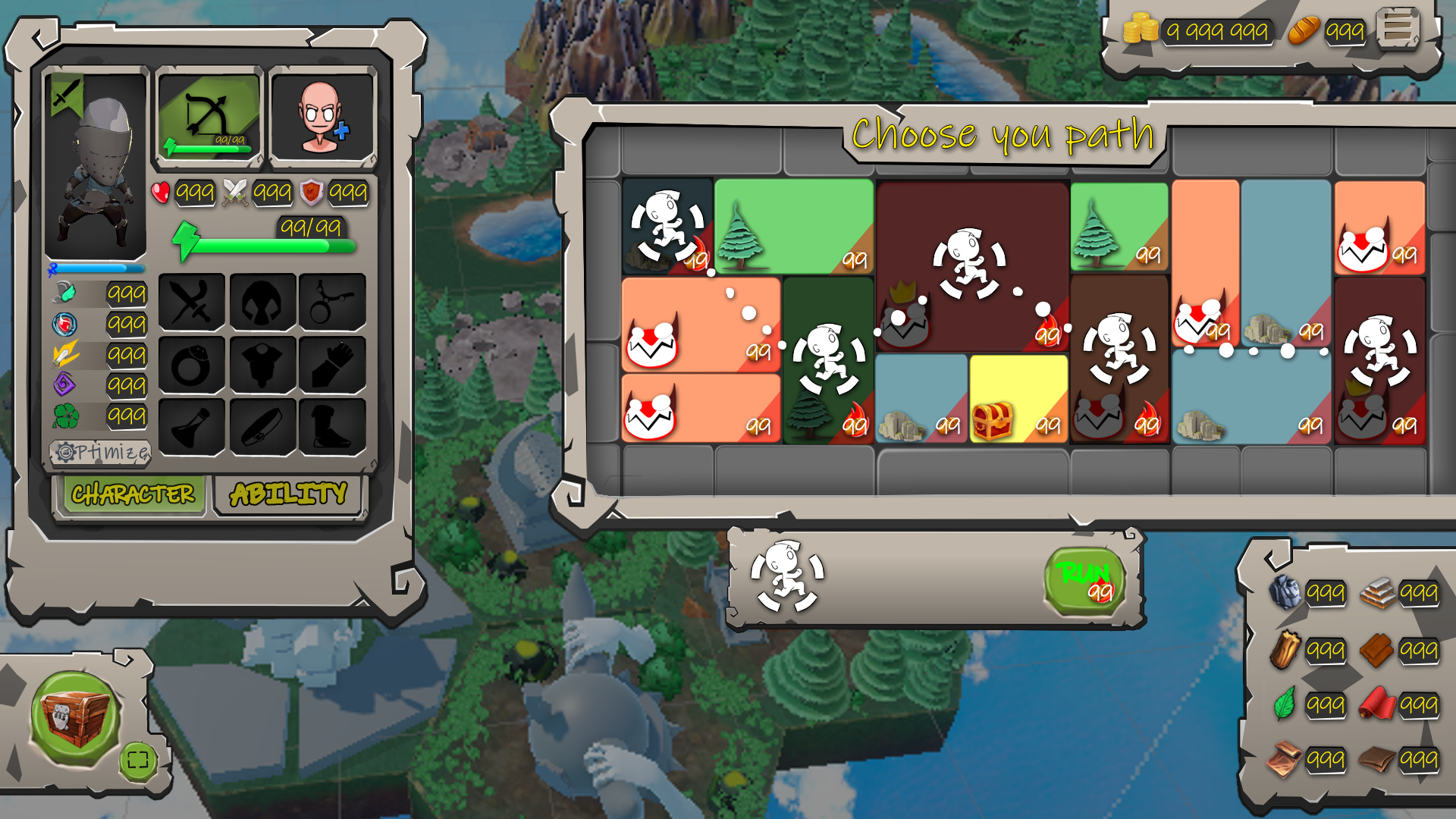Viewport: 1456px width, 819px height.
Task: Open the ABILITY tab
Action: [288, 494]
